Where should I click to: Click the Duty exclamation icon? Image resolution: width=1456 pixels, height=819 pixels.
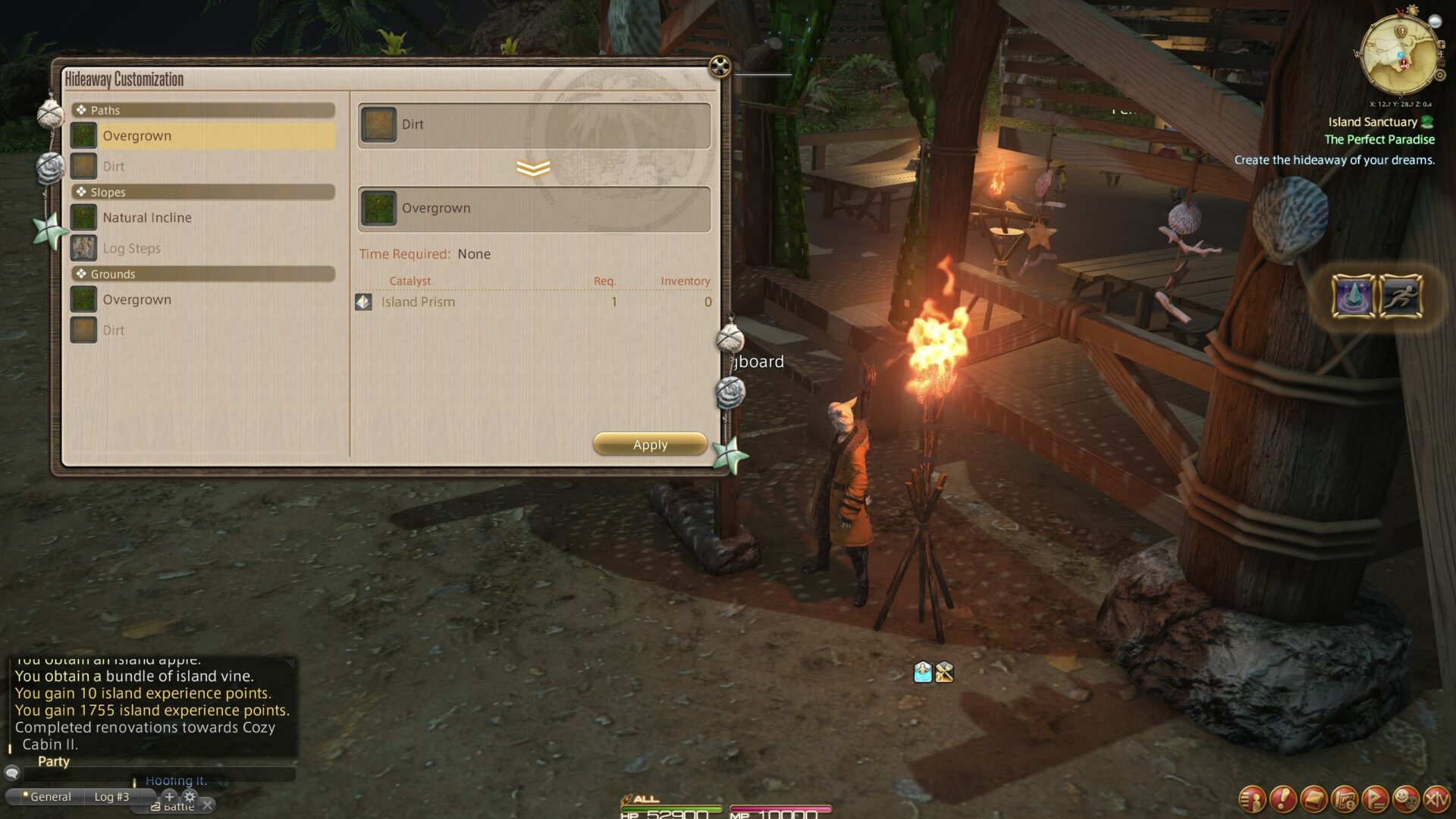click(x=1283, y=799)
